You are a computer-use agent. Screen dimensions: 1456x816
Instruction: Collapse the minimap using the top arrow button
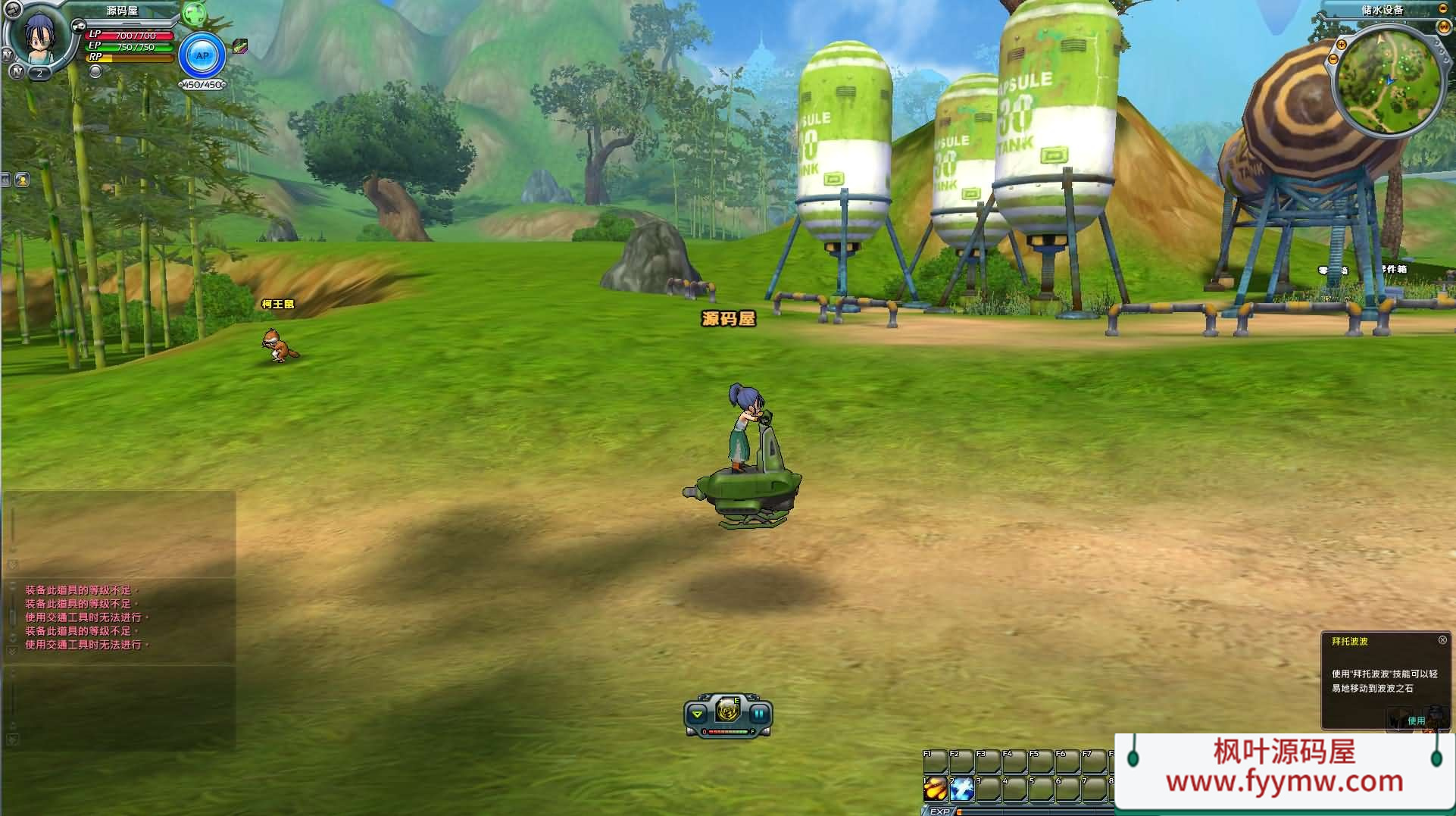[x=1442, y=9]
